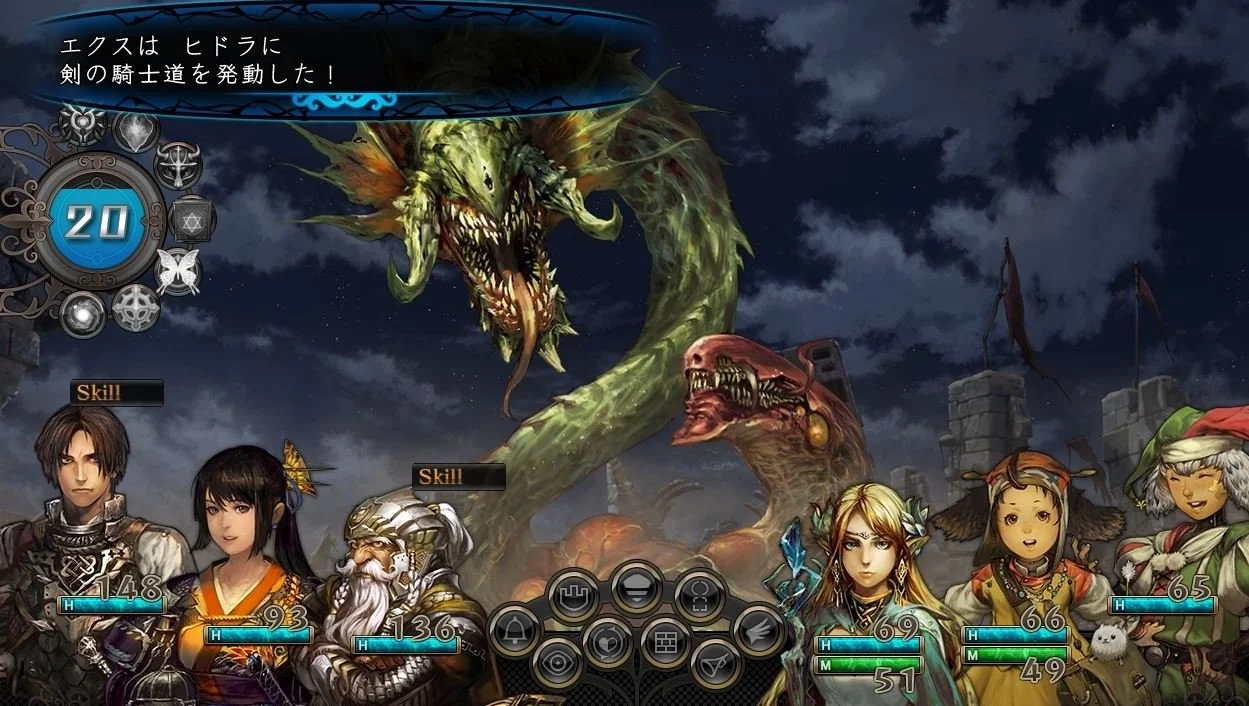This screenshot has height=706, width=1249.
Task: Click the glowing swirl orb icon
Action: [83, 313]
